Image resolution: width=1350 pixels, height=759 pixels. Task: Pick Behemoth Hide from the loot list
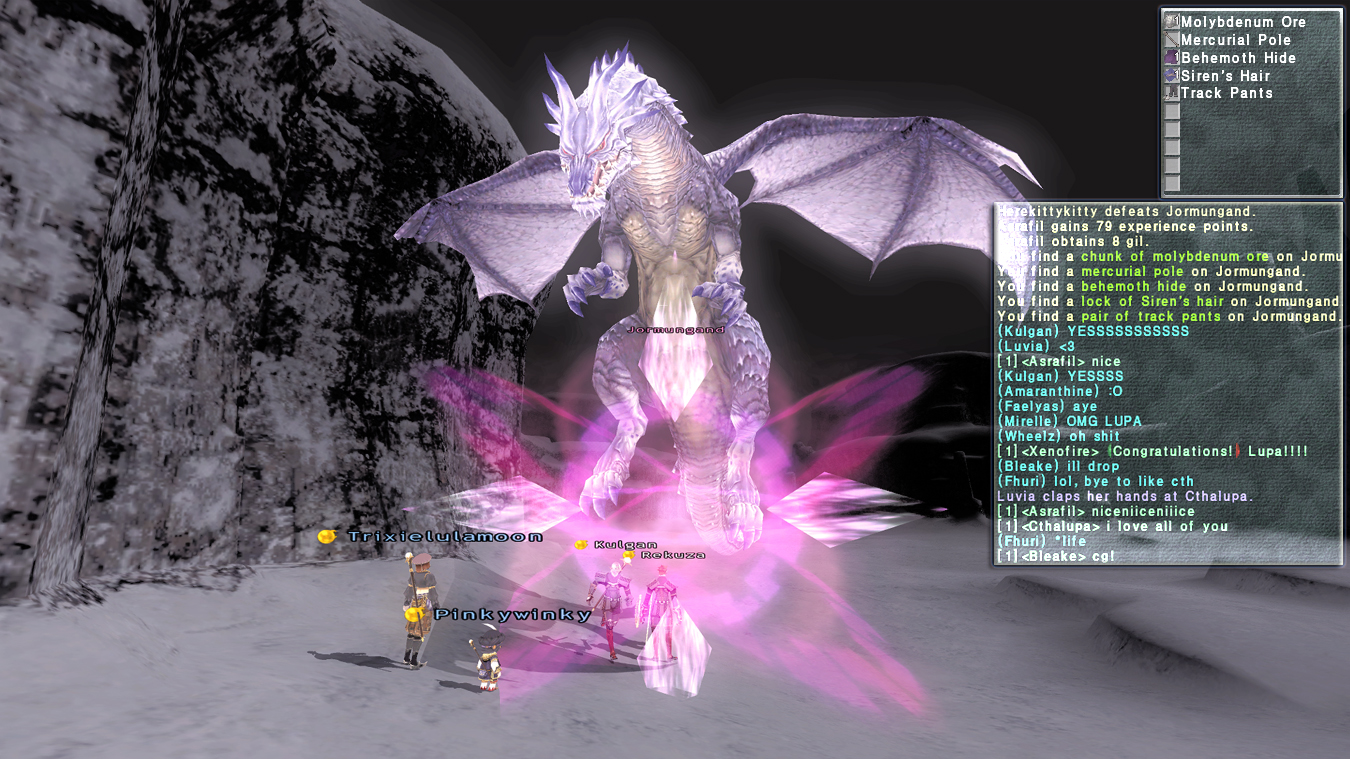(1238, 58)
